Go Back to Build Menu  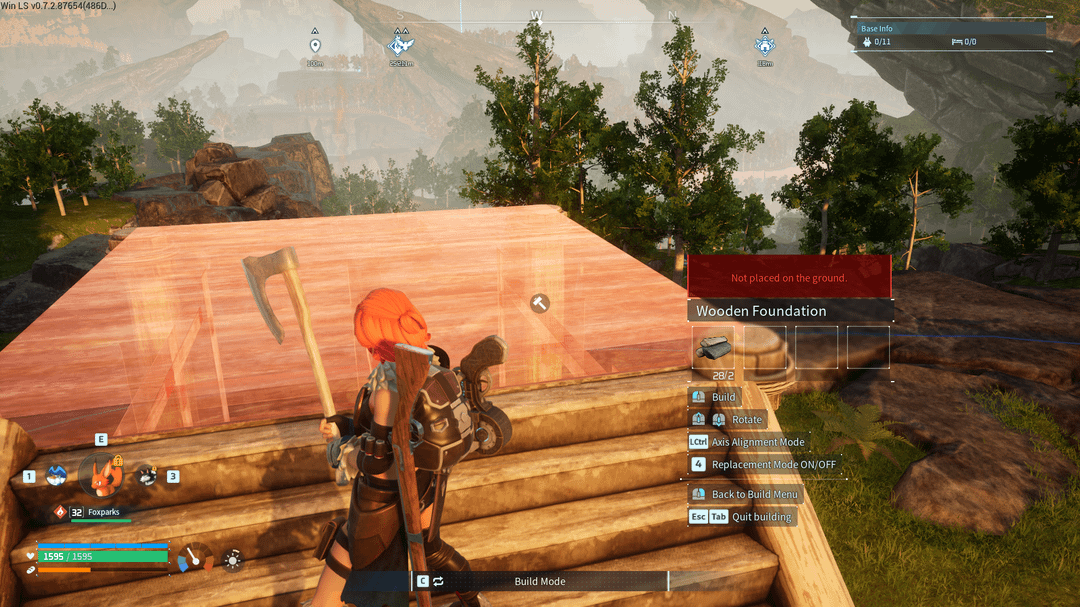tap(755, 494)
